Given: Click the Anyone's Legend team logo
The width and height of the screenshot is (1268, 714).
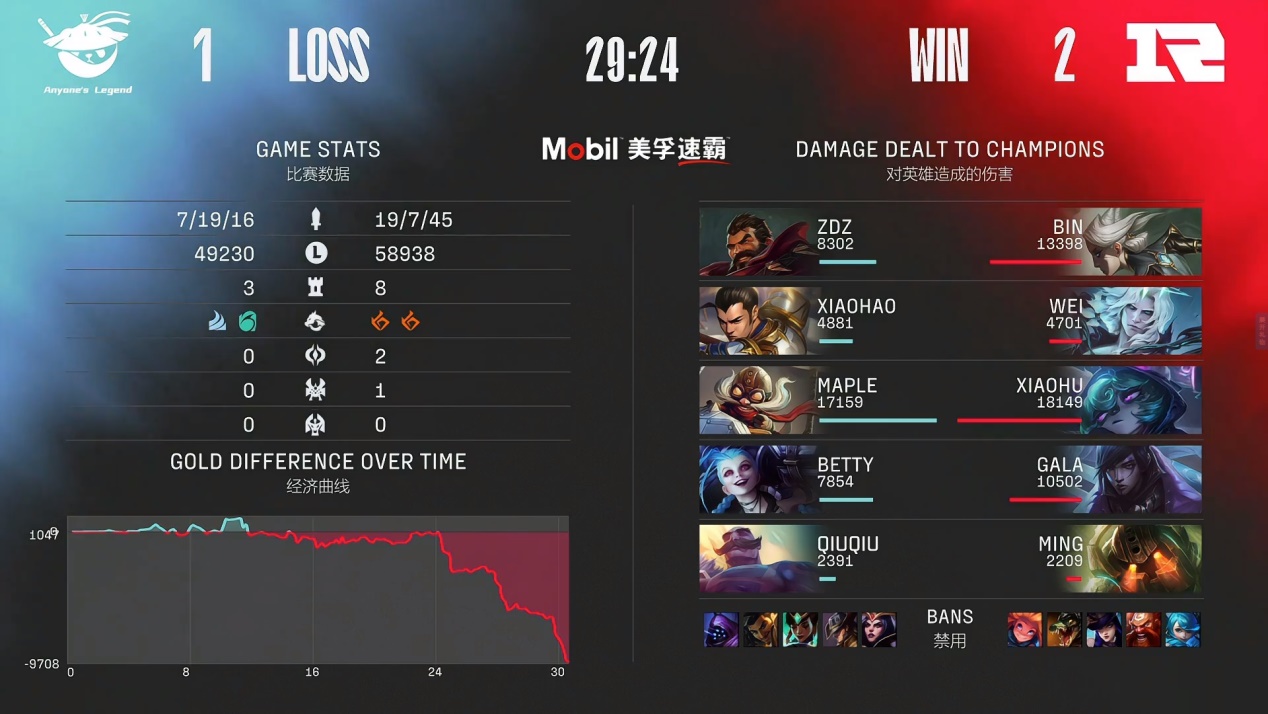Looking at the screenshot, I should [x=84, y=50].
